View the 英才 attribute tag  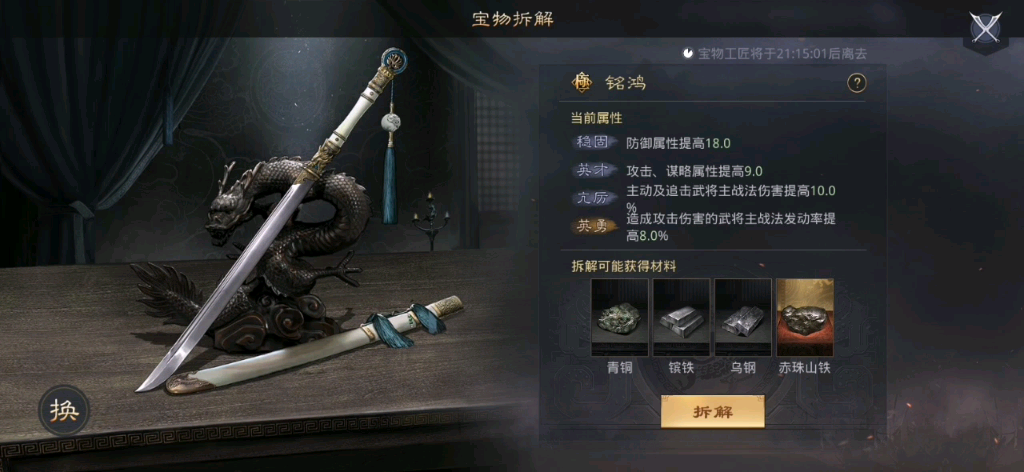596,171
